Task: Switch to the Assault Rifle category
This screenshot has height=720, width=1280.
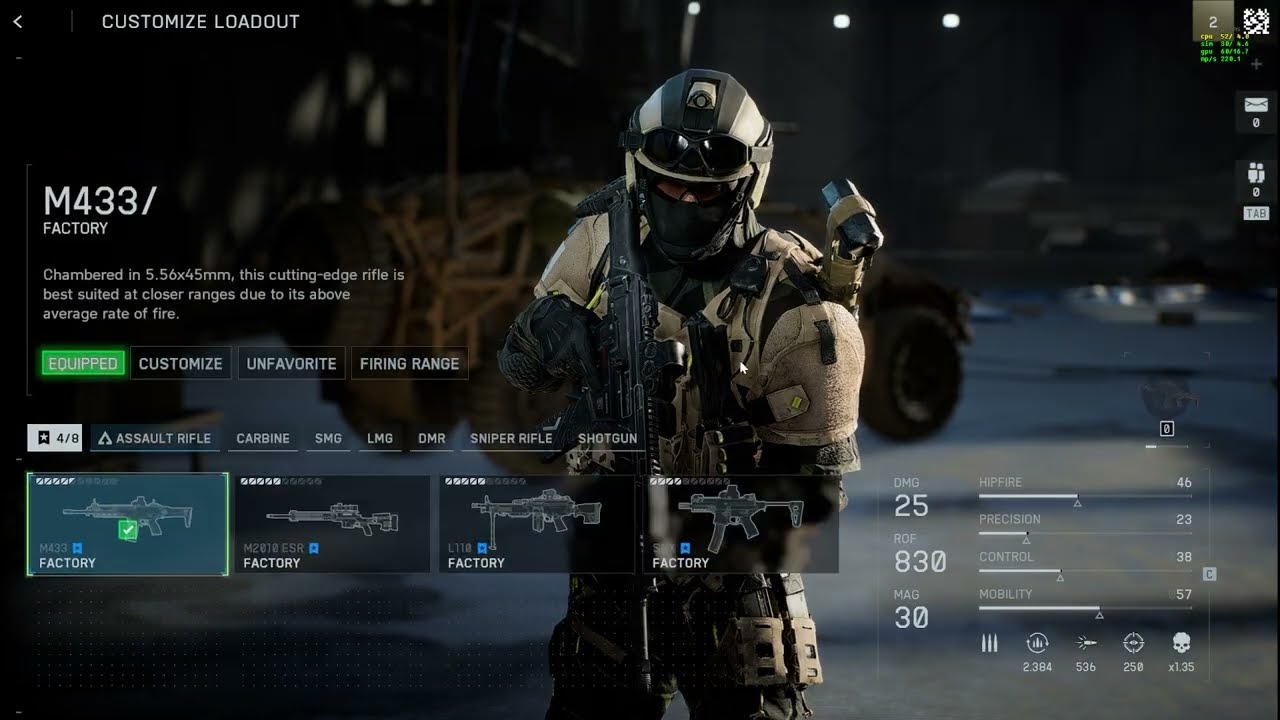Action: (155, 438)
